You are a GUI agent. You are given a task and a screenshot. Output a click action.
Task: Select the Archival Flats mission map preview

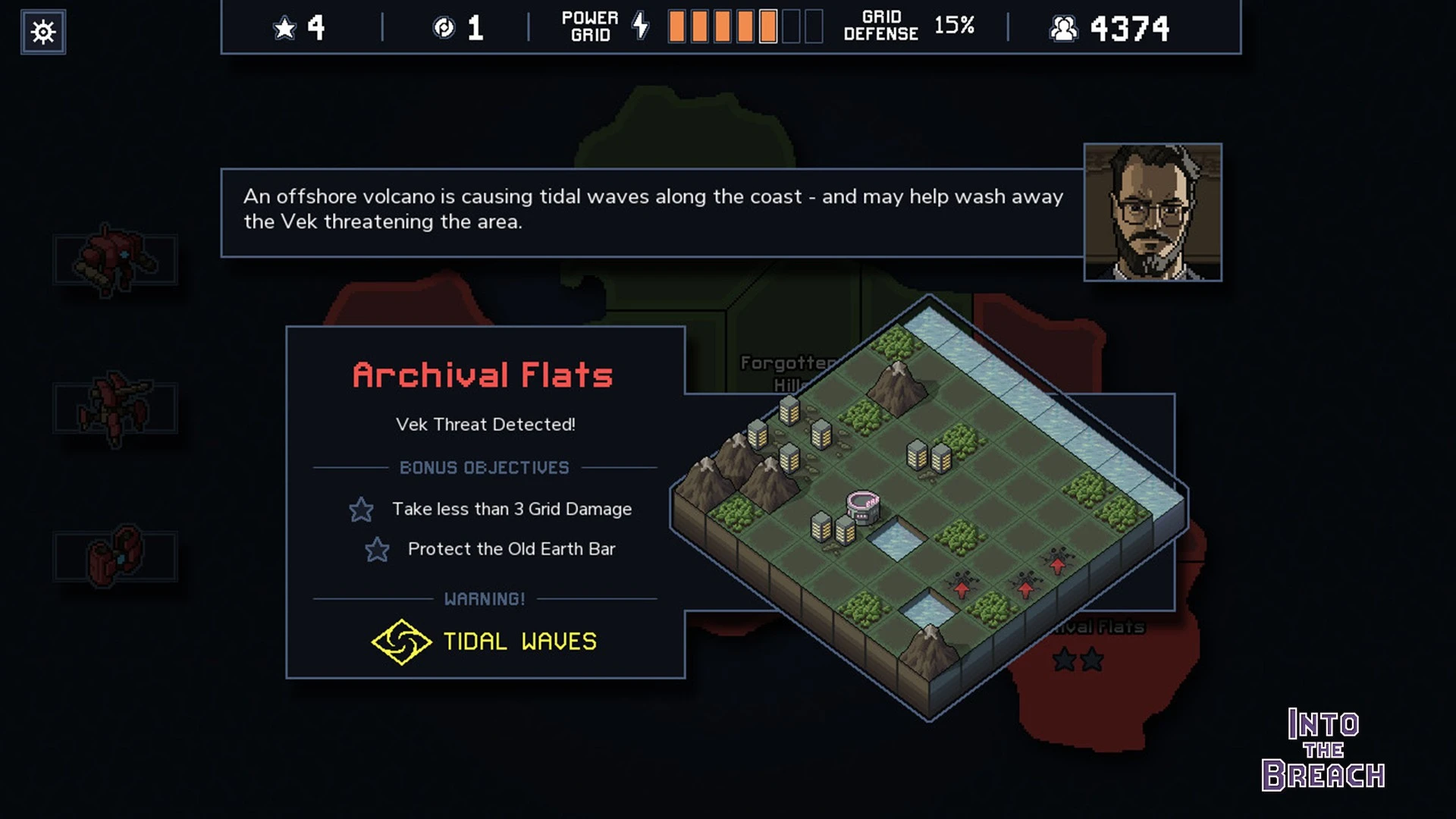[x=929, y=507]
